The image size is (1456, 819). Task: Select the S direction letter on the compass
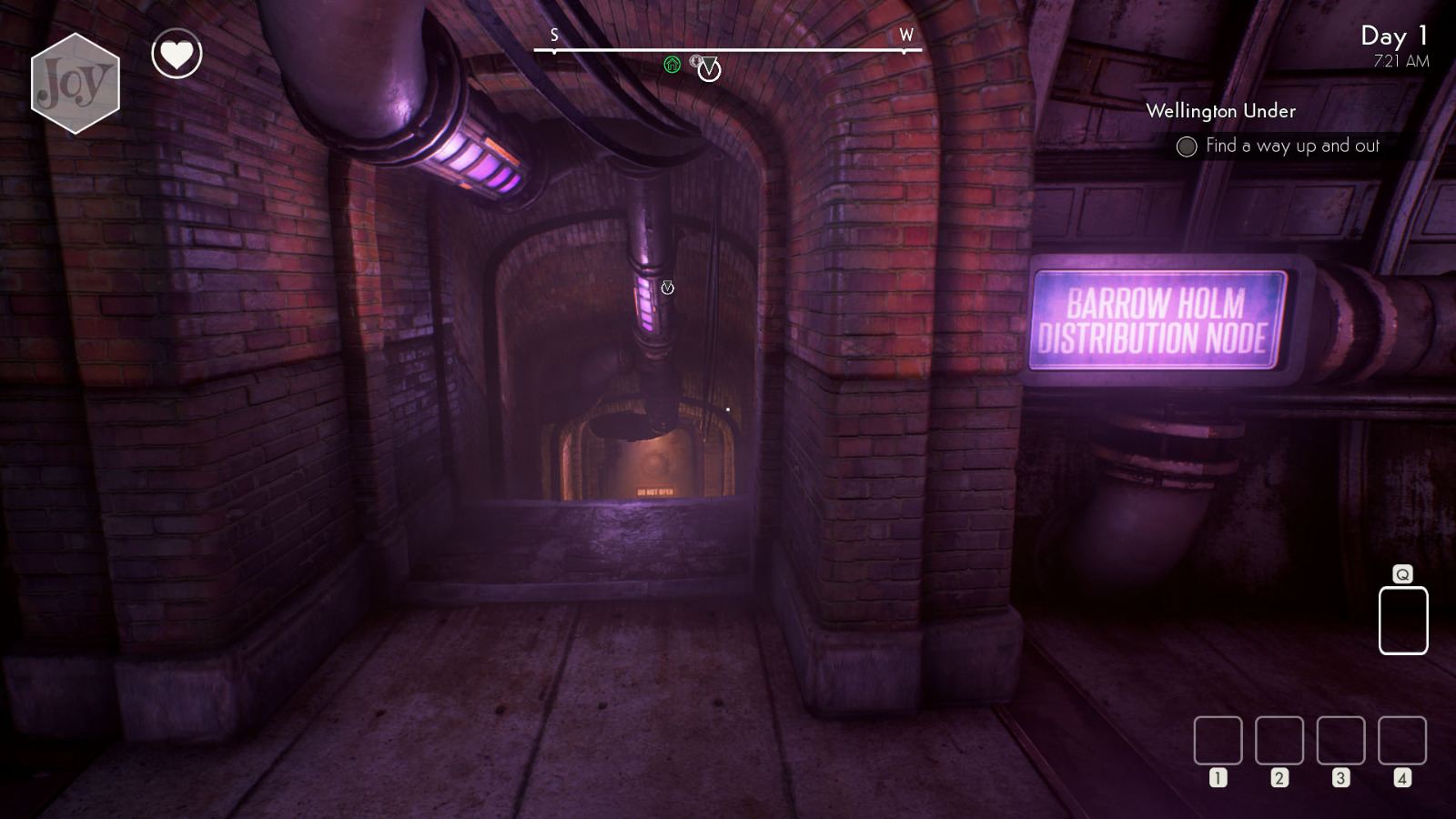[553, 36]
